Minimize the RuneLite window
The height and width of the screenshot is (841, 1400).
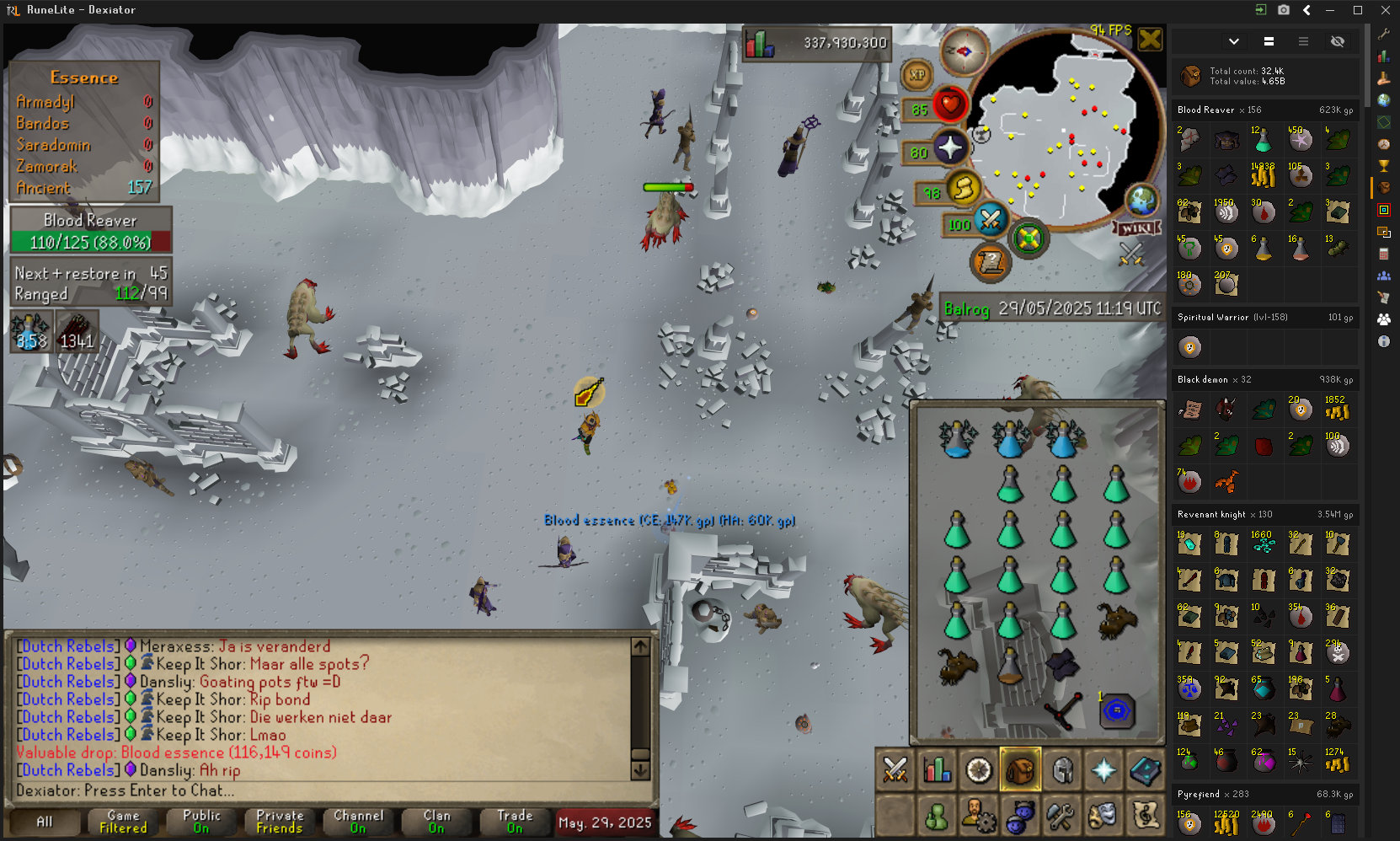[1331, 10]
